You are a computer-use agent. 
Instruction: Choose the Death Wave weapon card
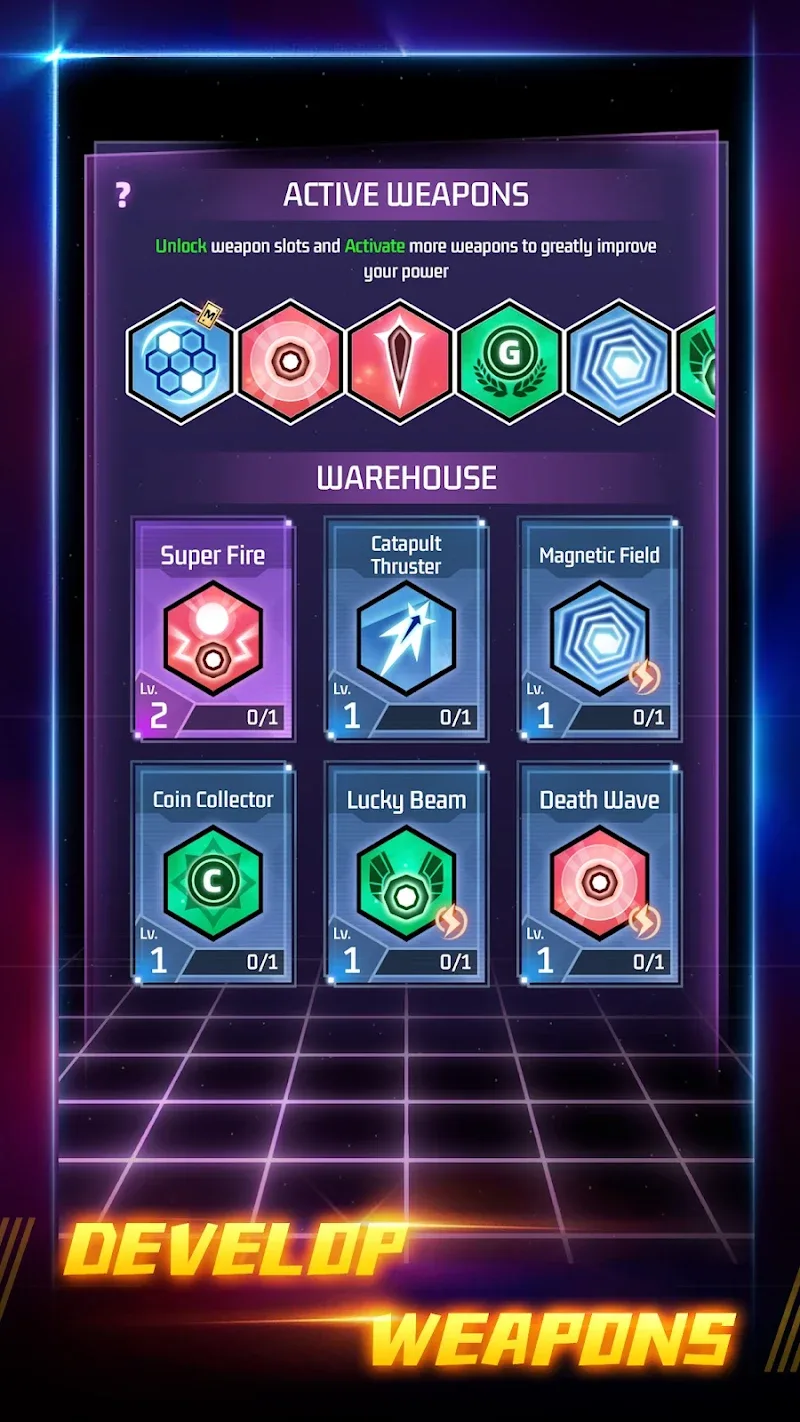point(599,872)
